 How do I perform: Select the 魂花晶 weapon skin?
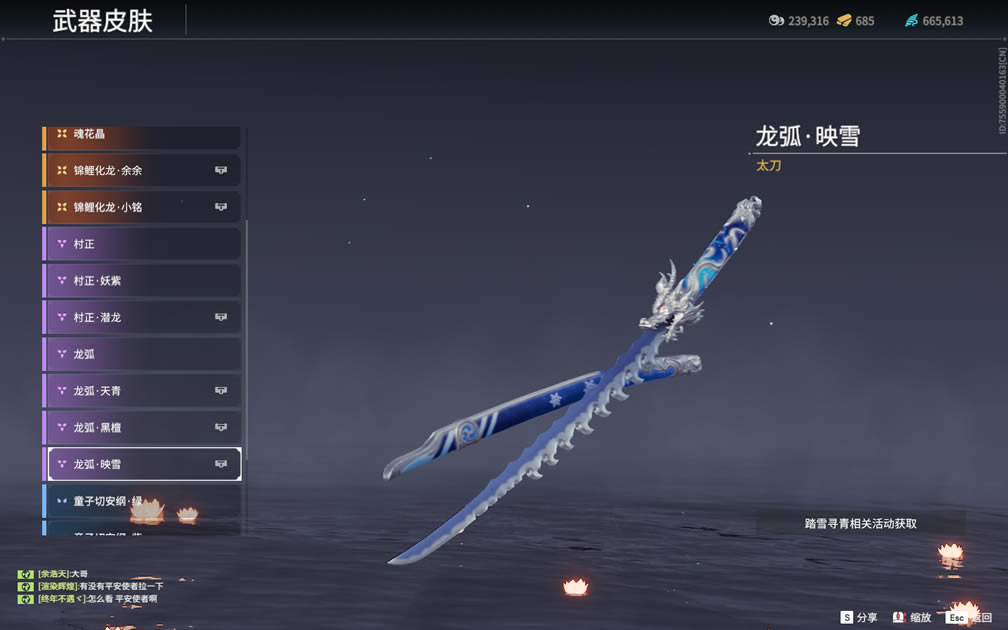point(140,134)
